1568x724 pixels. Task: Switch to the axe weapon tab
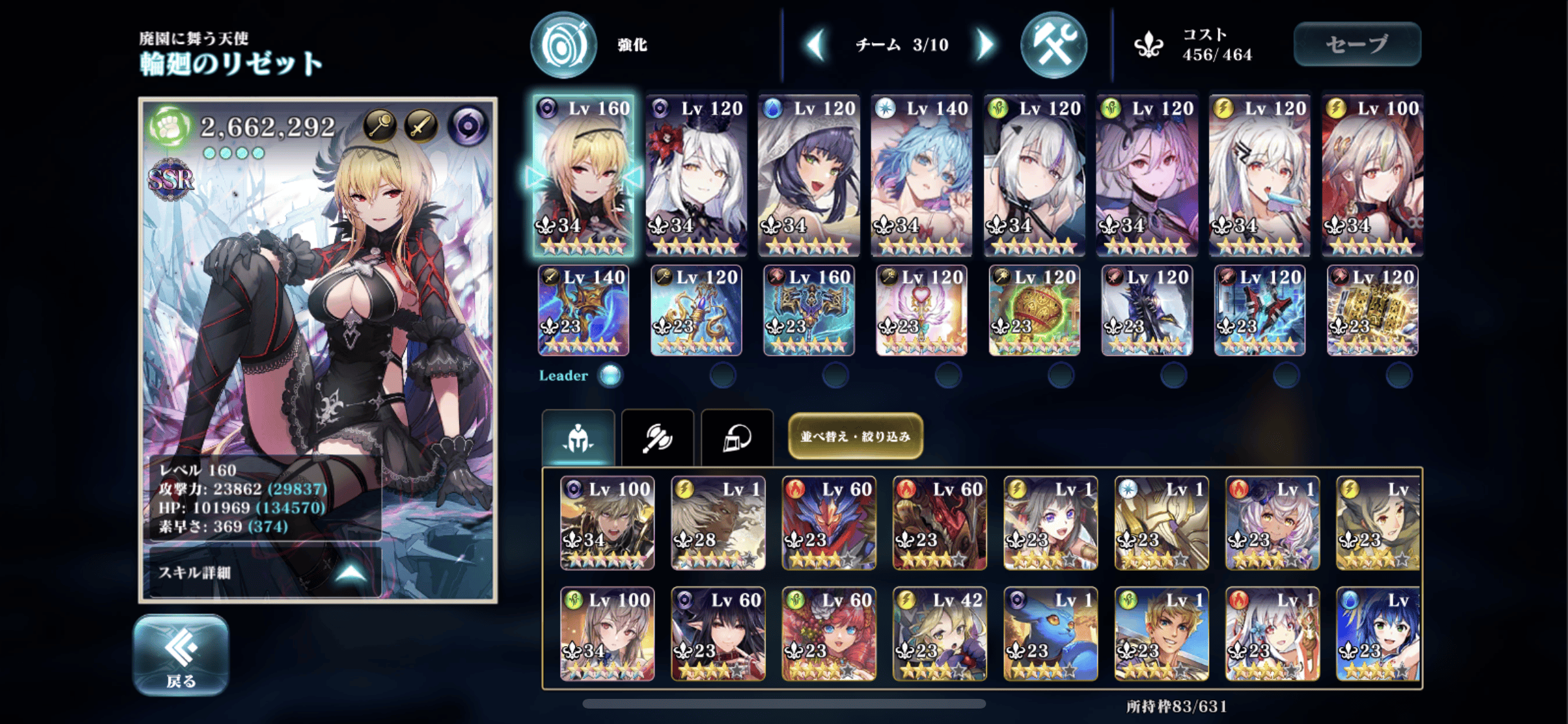(x=657, y=438)
